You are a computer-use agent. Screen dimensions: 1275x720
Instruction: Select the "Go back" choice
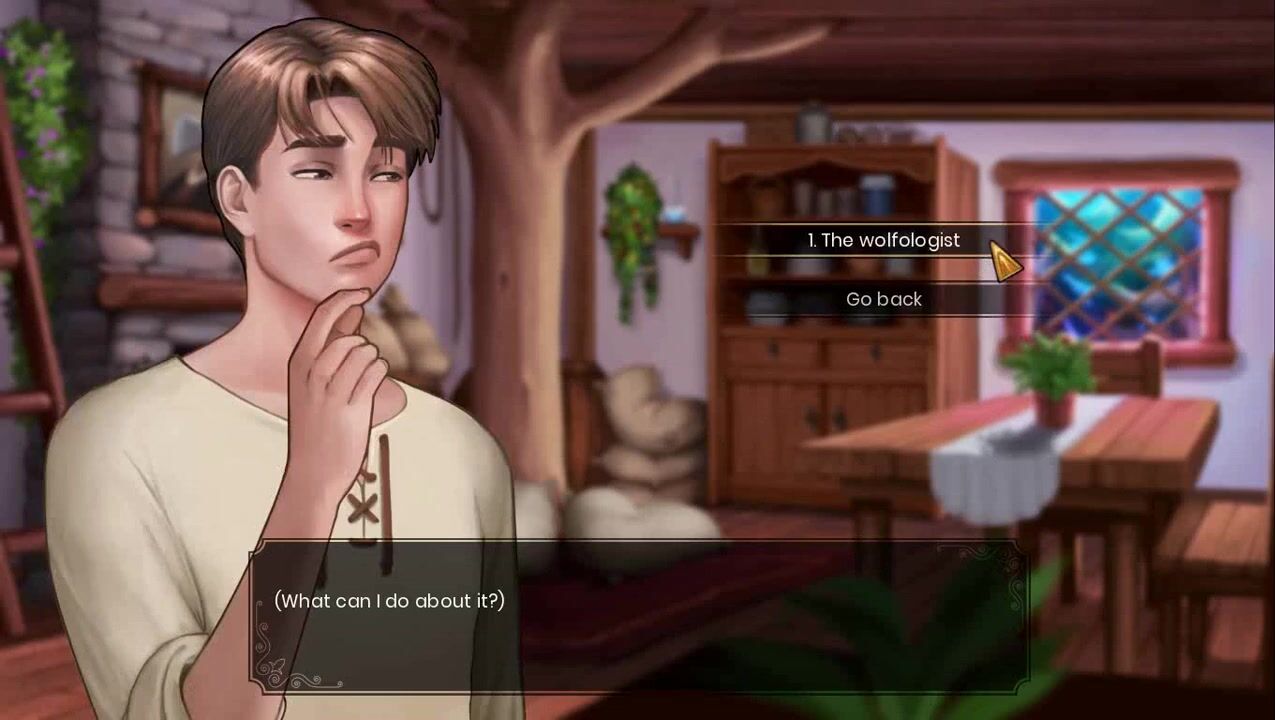click(x=883, y=299)
